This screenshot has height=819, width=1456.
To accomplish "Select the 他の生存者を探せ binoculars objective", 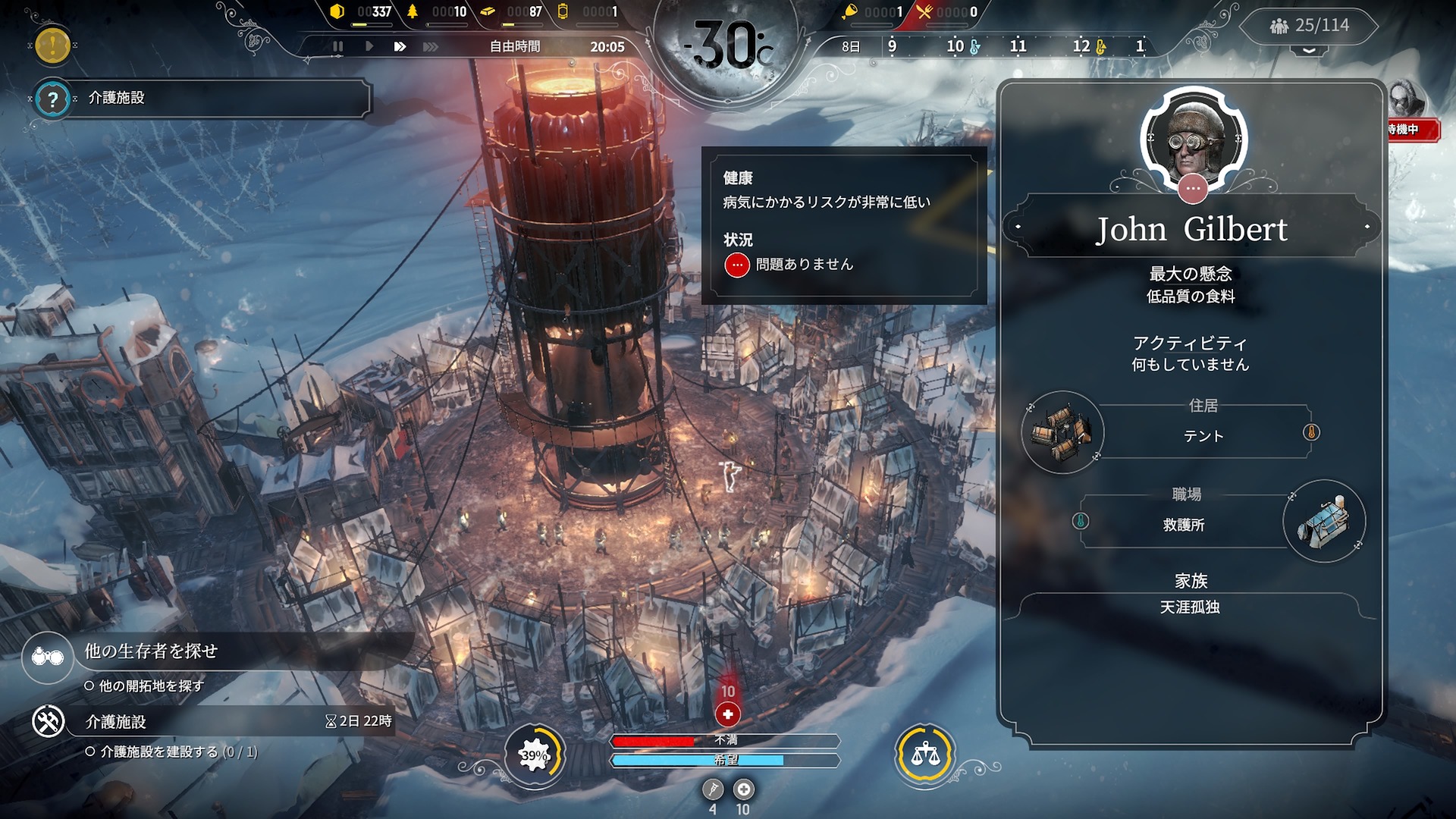I will (48, 657).
